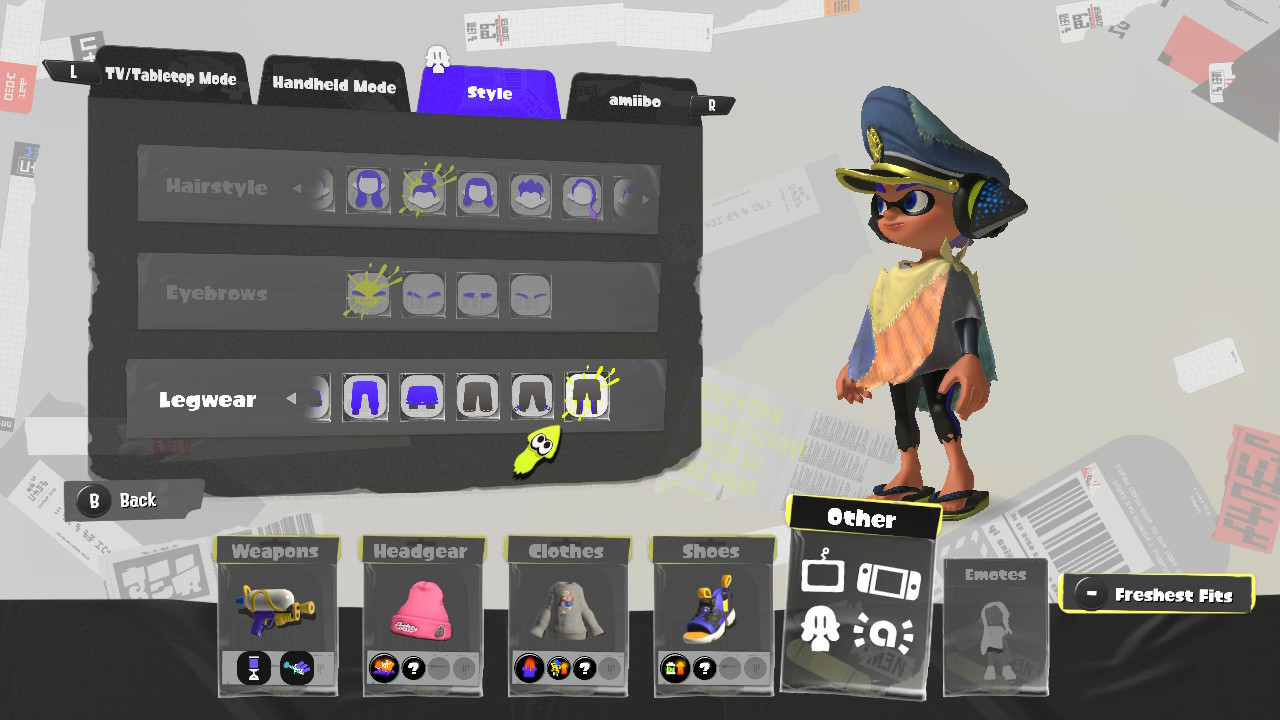The width and height of the screenshot is (1280, 720).
Task: Click the Freshest Fits button
Action: tap(1157, 593)
